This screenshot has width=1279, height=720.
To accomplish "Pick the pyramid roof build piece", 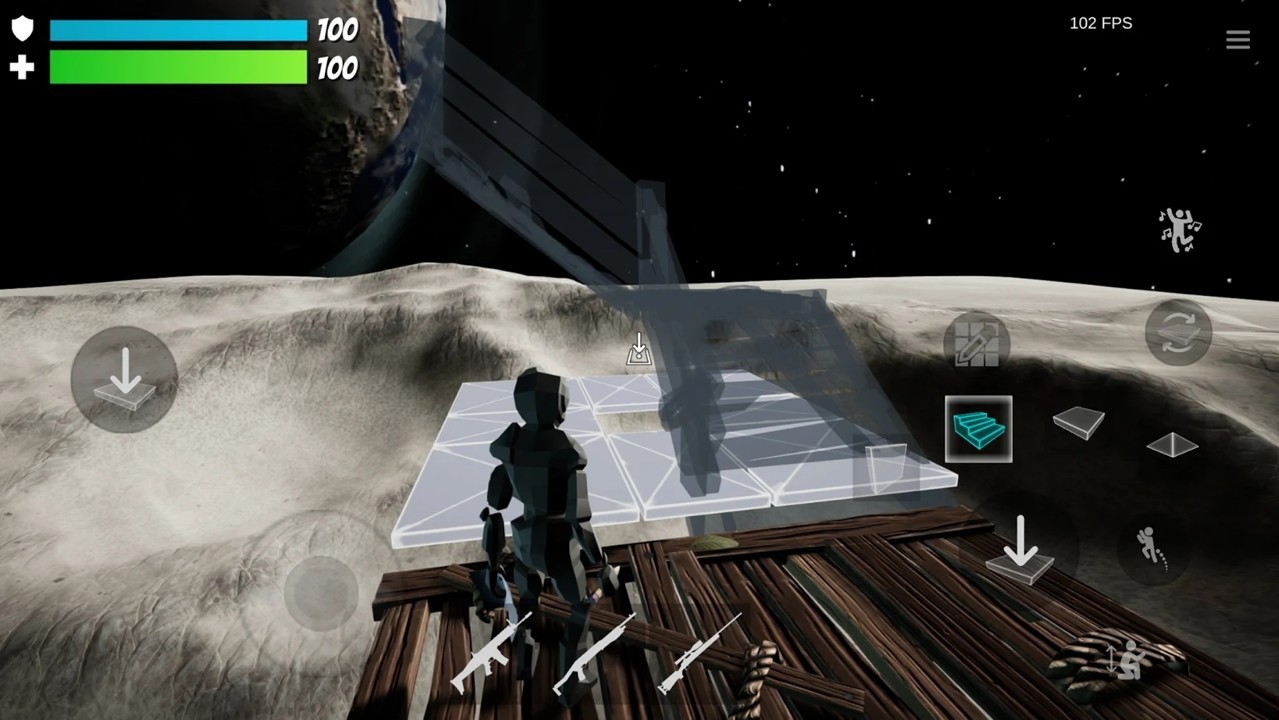I will point(1172,444).
